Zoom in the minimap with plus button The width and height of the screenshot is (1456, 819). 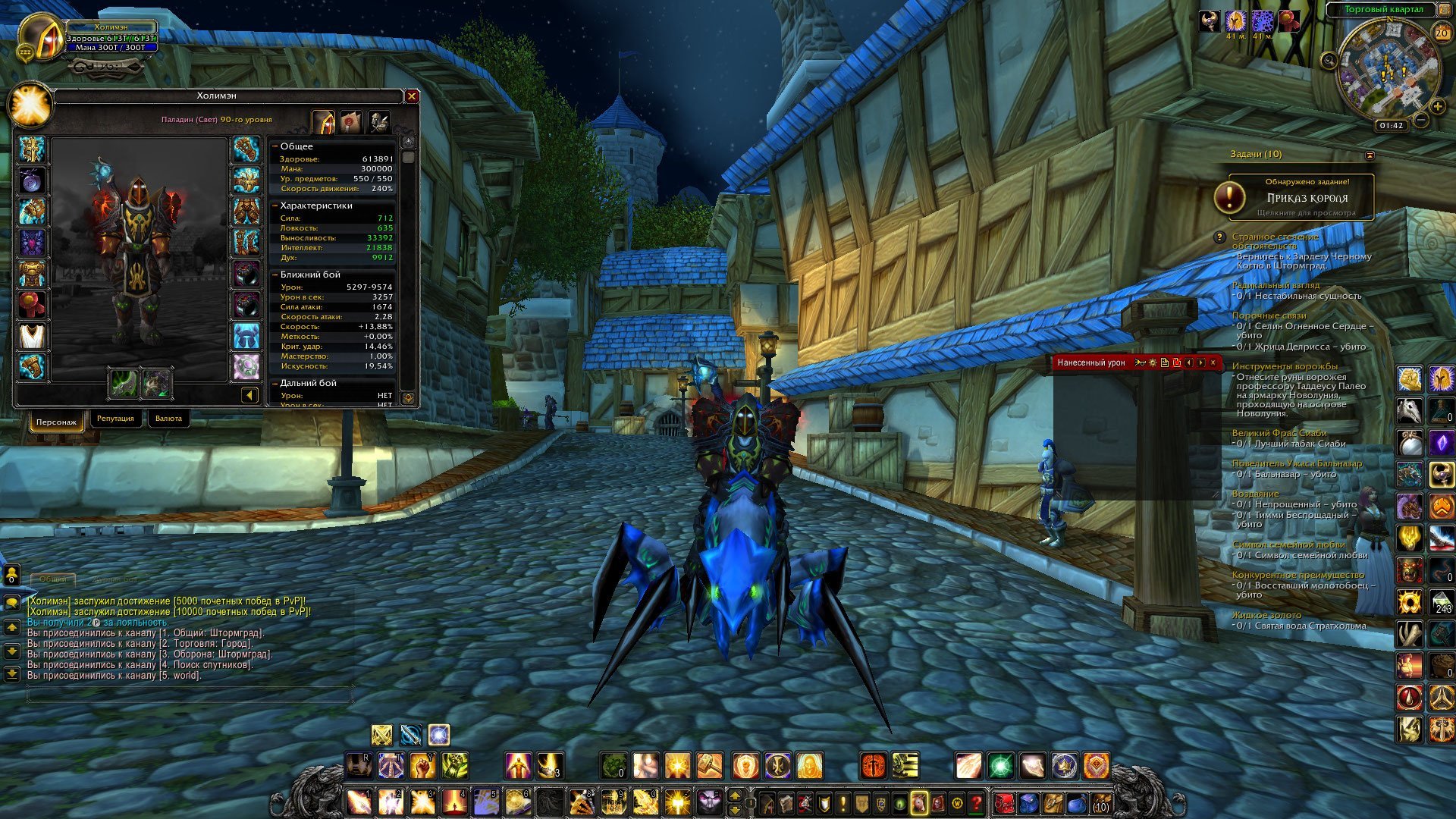pyautogui.click(x=1437, y=107)
